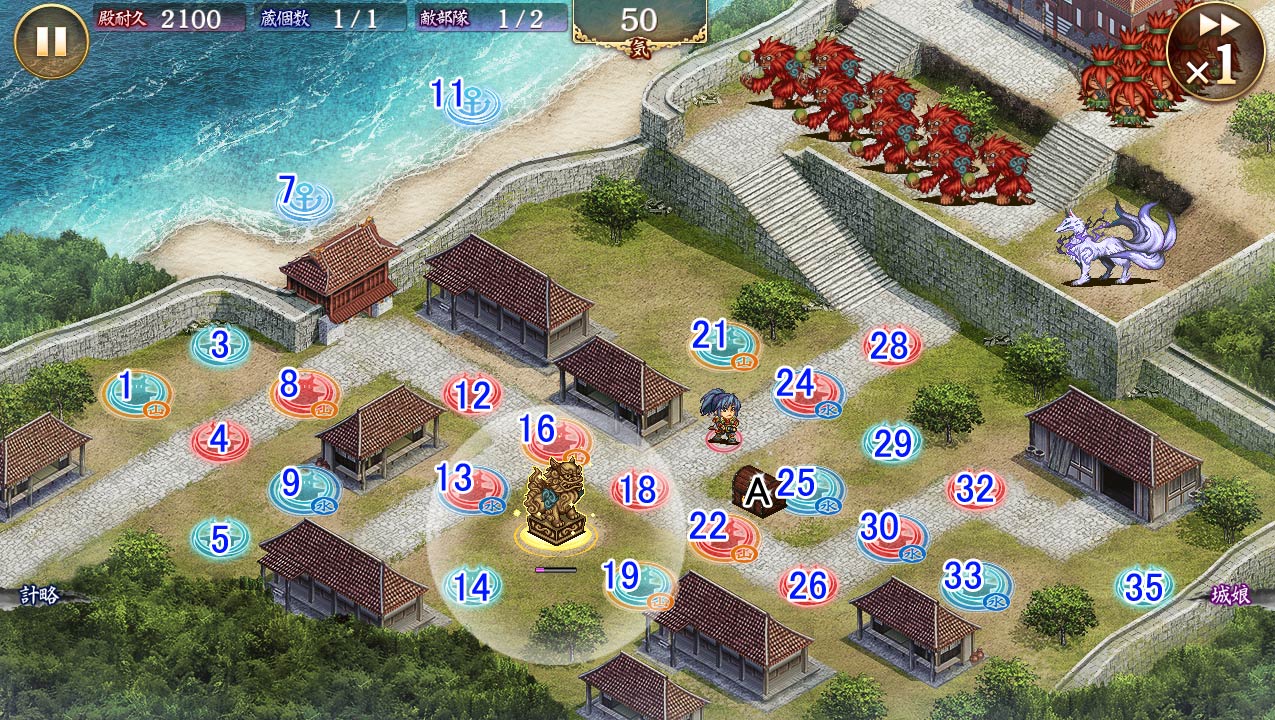Choose deployment tile number 1
This screenshot has height=720, width=1275.
point(137,393)
